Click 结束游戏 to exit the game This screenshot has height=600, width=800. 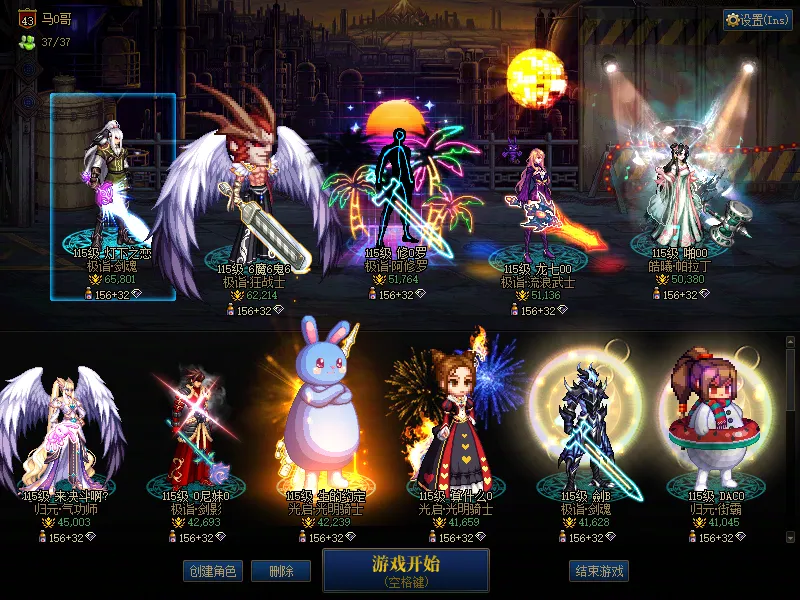[x=600, y=571]
